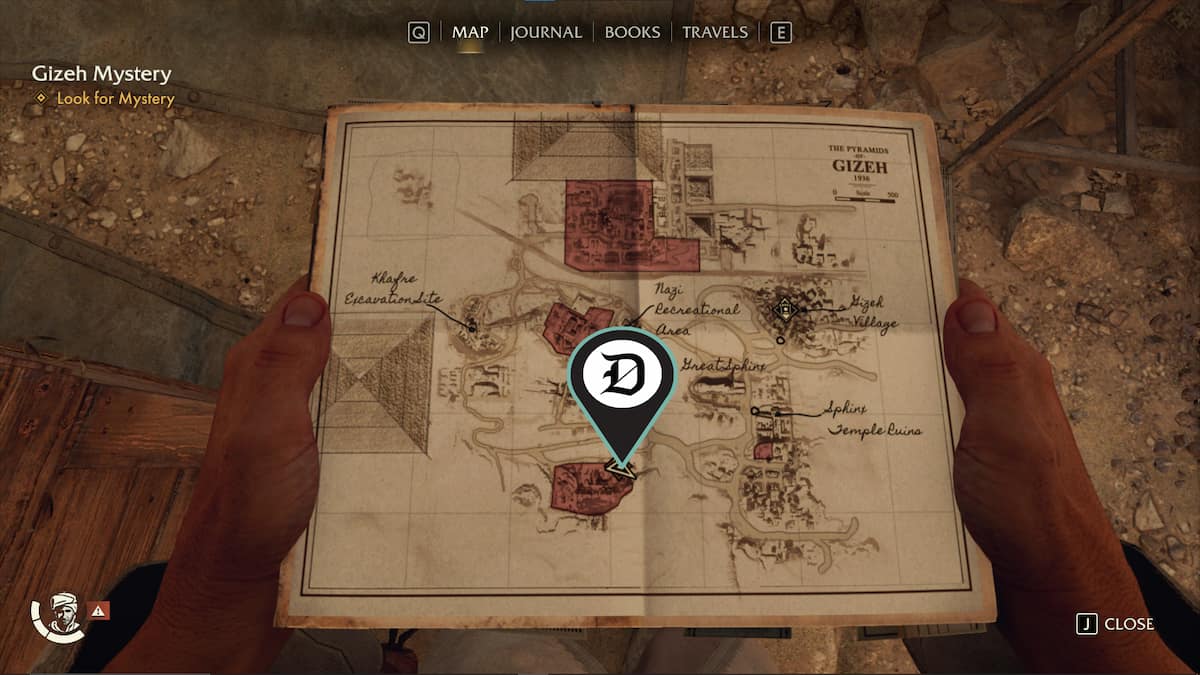Close the map with the Close button

tap(1116, 624)
